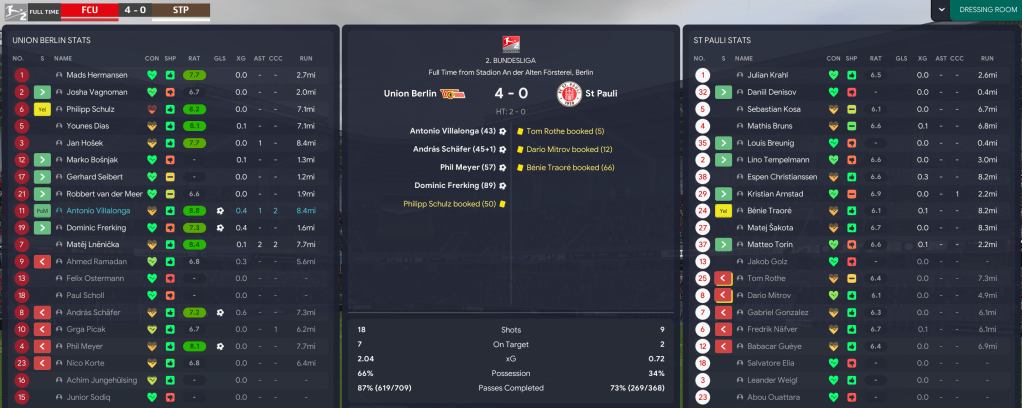The height and width of the screenshot is (408, 1022).
Task: Choose András Schäfer from the Union list
Action: pos(93,313)
